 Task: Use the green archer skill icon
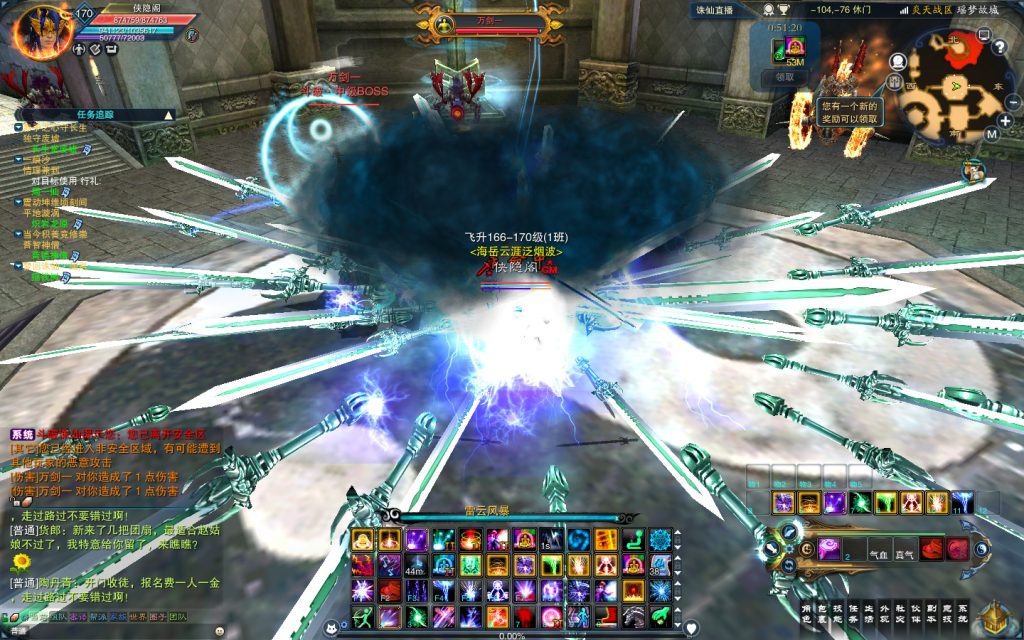click(362, 616)
